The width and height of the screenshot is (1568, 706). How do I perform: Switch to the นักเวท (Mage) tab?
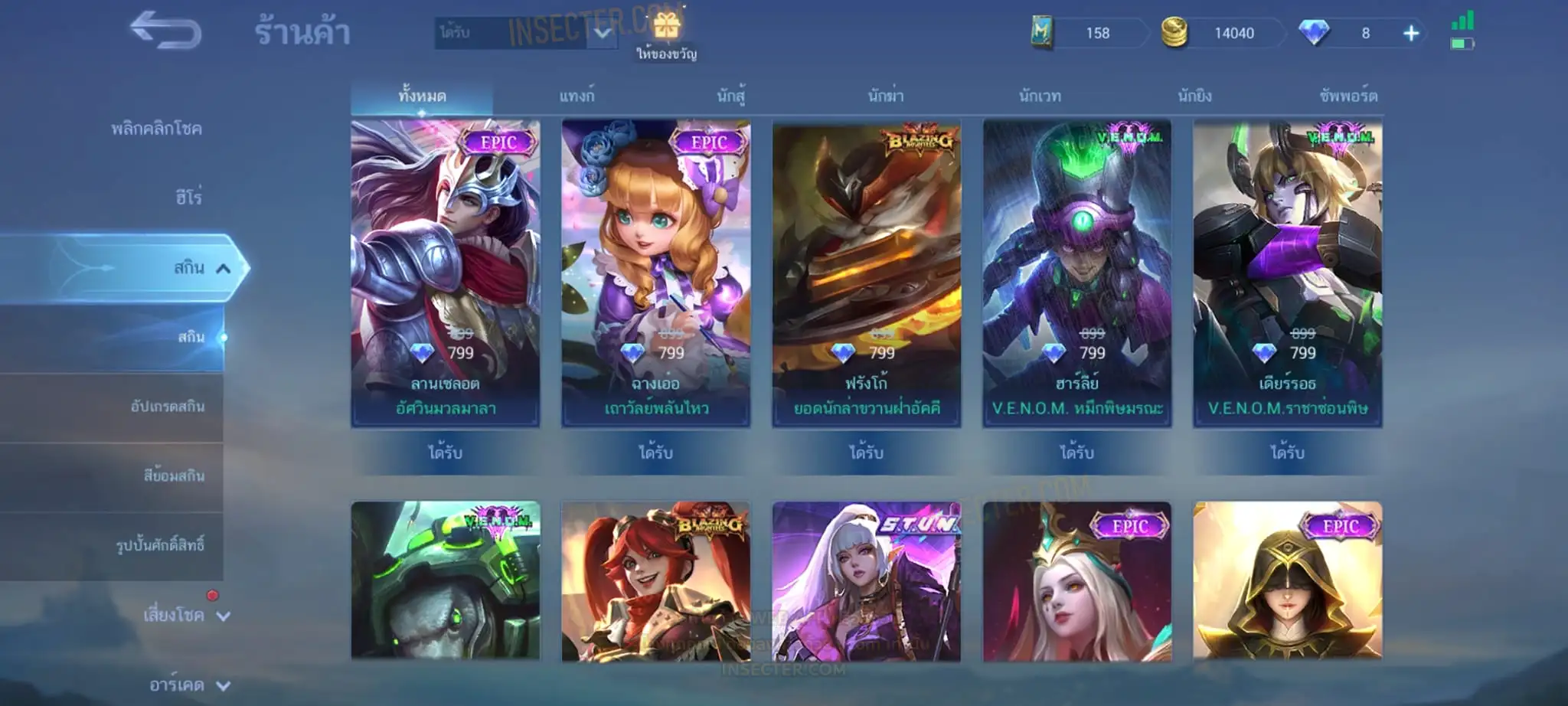(x=1040, y=96)
